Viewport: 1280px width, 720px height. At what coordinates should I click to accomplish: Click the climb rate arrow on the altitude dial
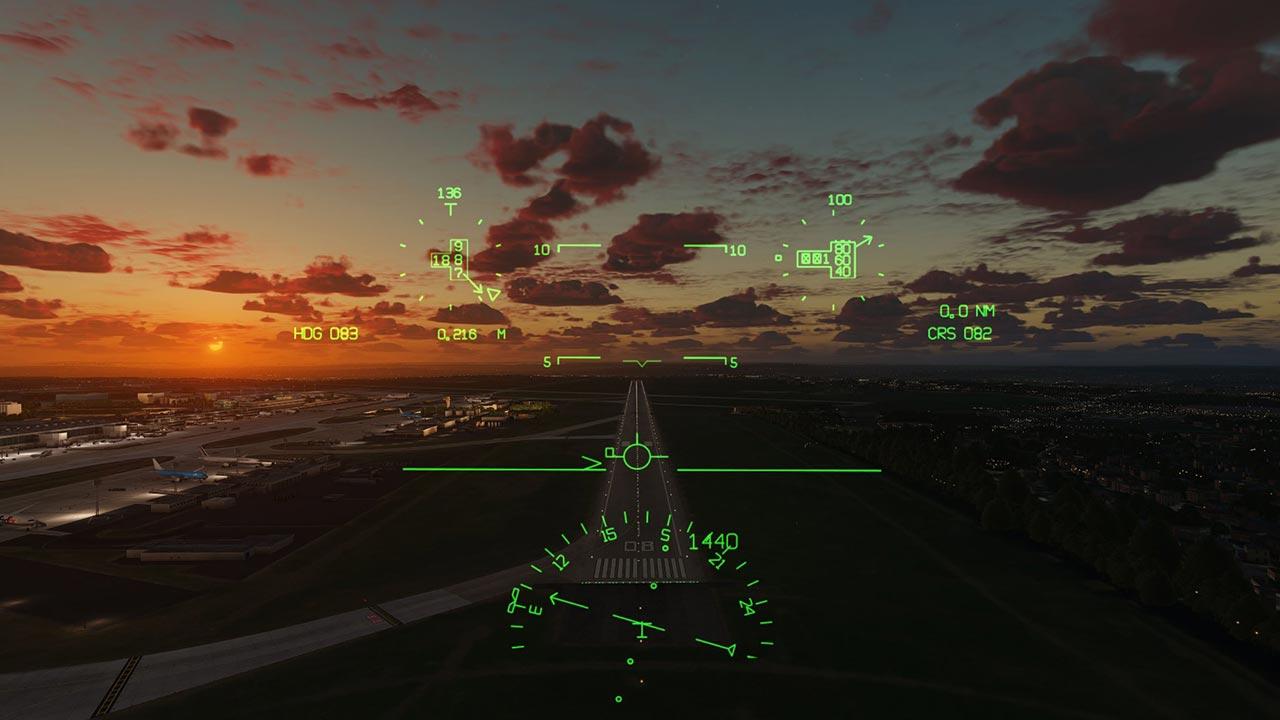coord(866,239)
